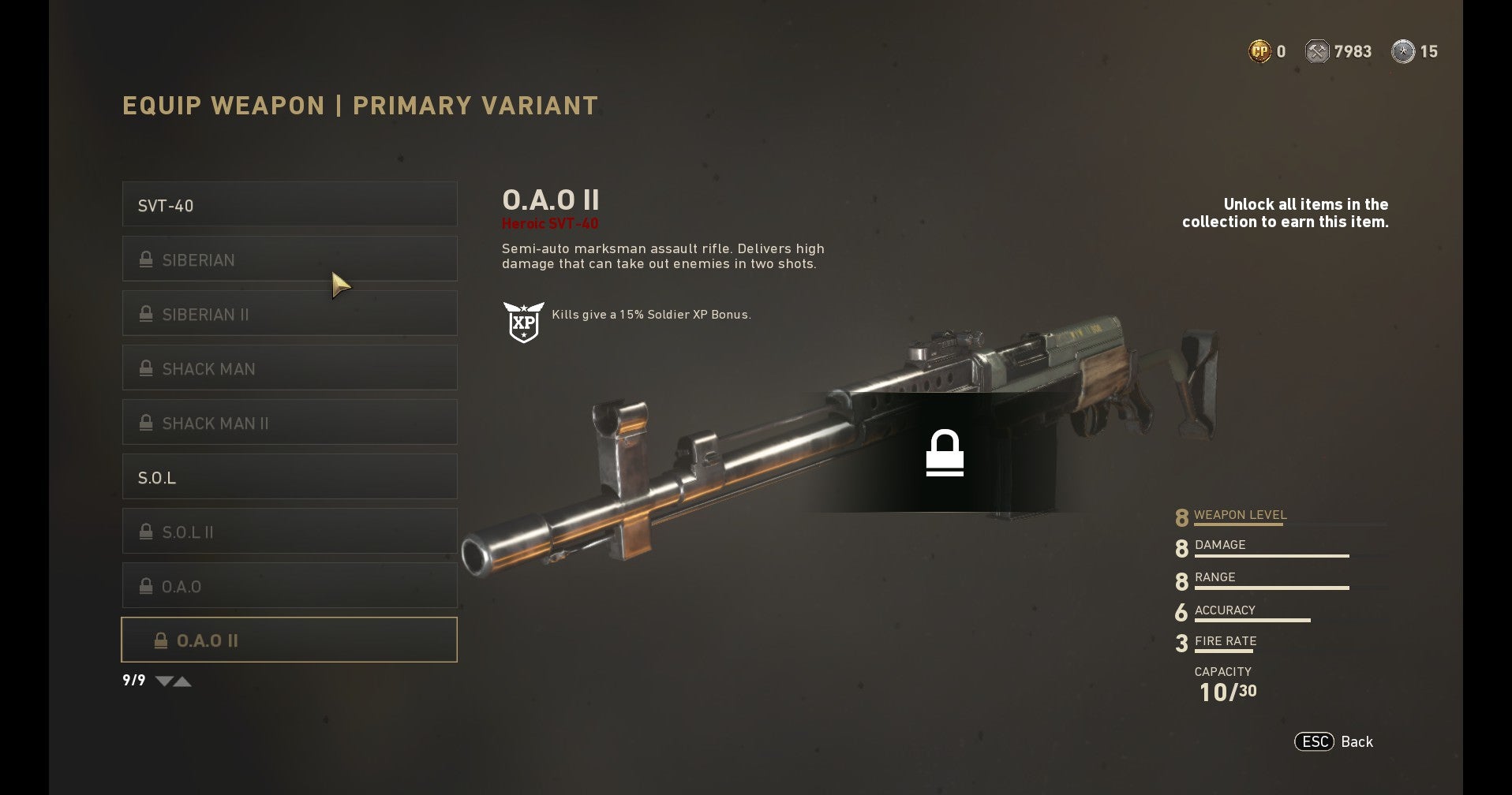Screen dimensions: 1512x795
Task: Expand the list with the down arrow
Action: (165, 681)
